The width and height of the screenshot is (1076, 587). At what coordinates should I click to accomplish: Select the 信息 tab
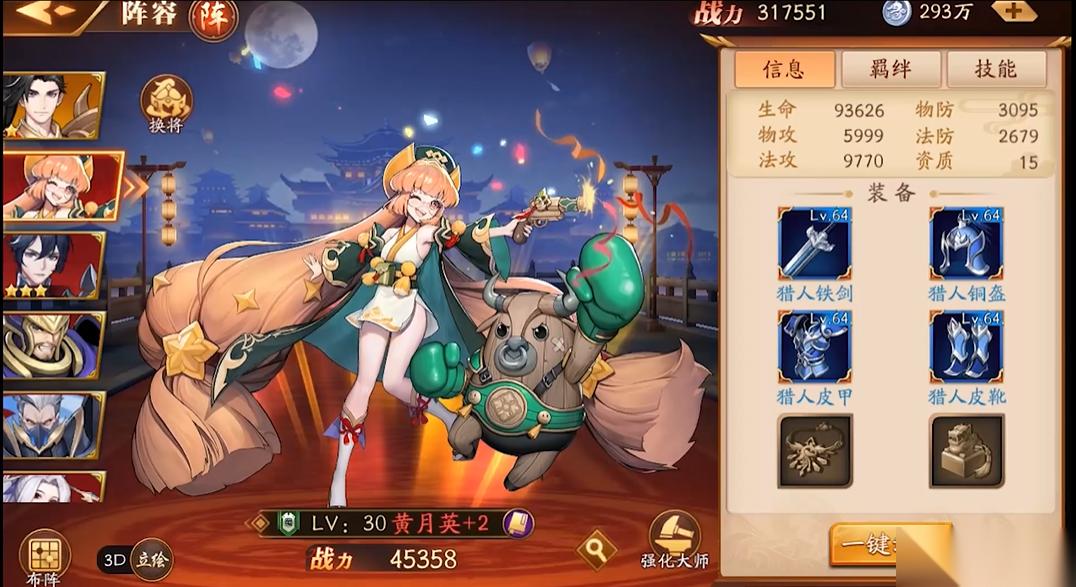784,68
